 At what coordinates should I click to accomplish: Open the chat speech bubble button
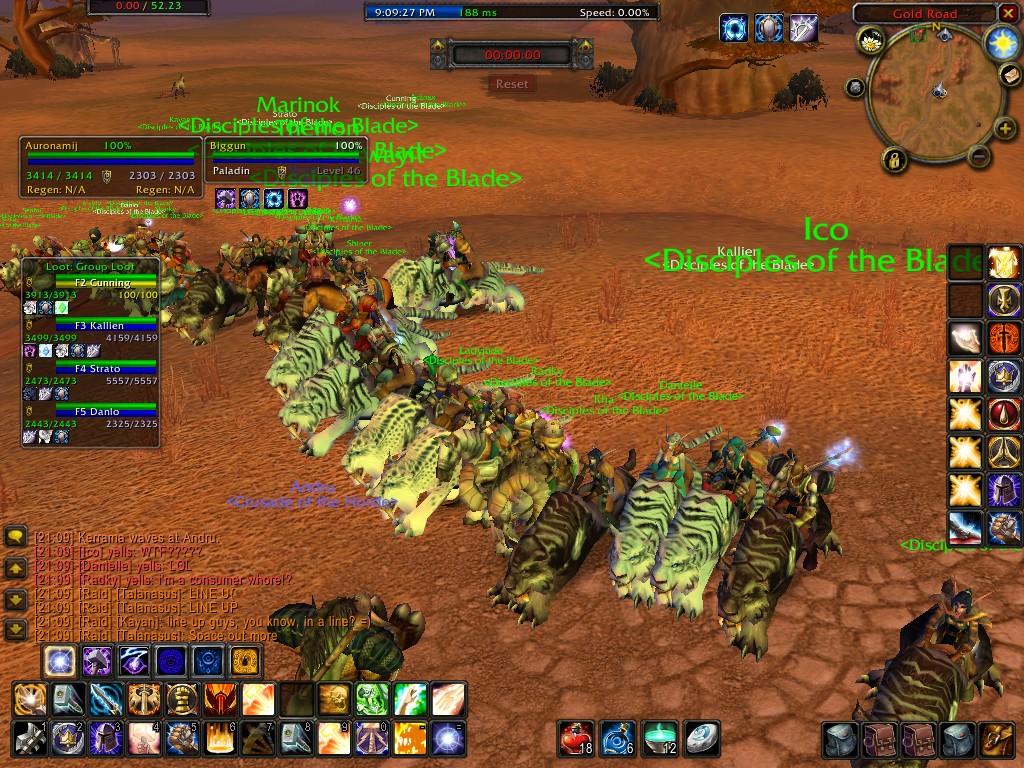[x=15, y=537]
